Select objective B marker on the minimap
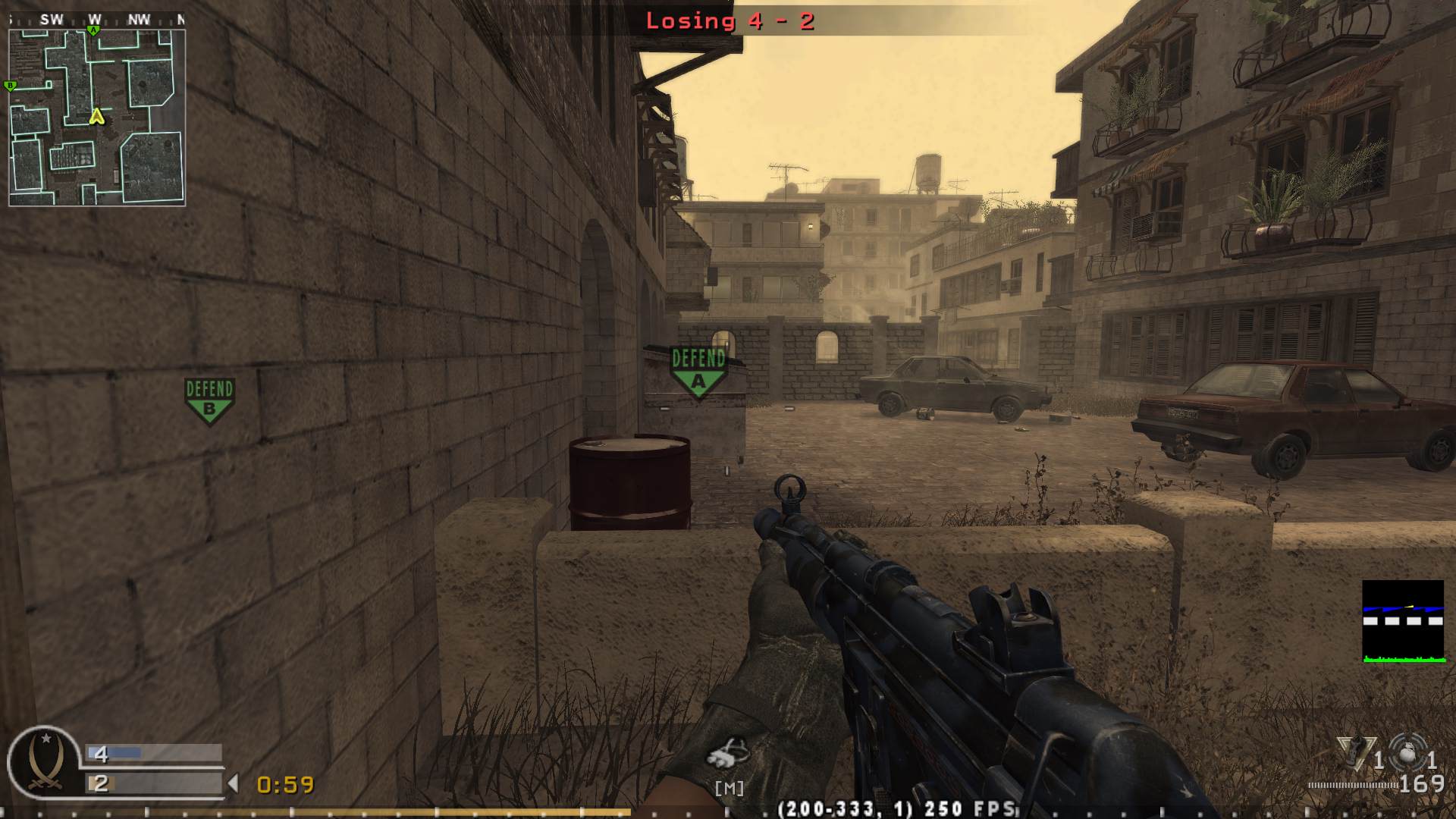The height and width of the screenshot is (819, 1456). pos(10,86)
